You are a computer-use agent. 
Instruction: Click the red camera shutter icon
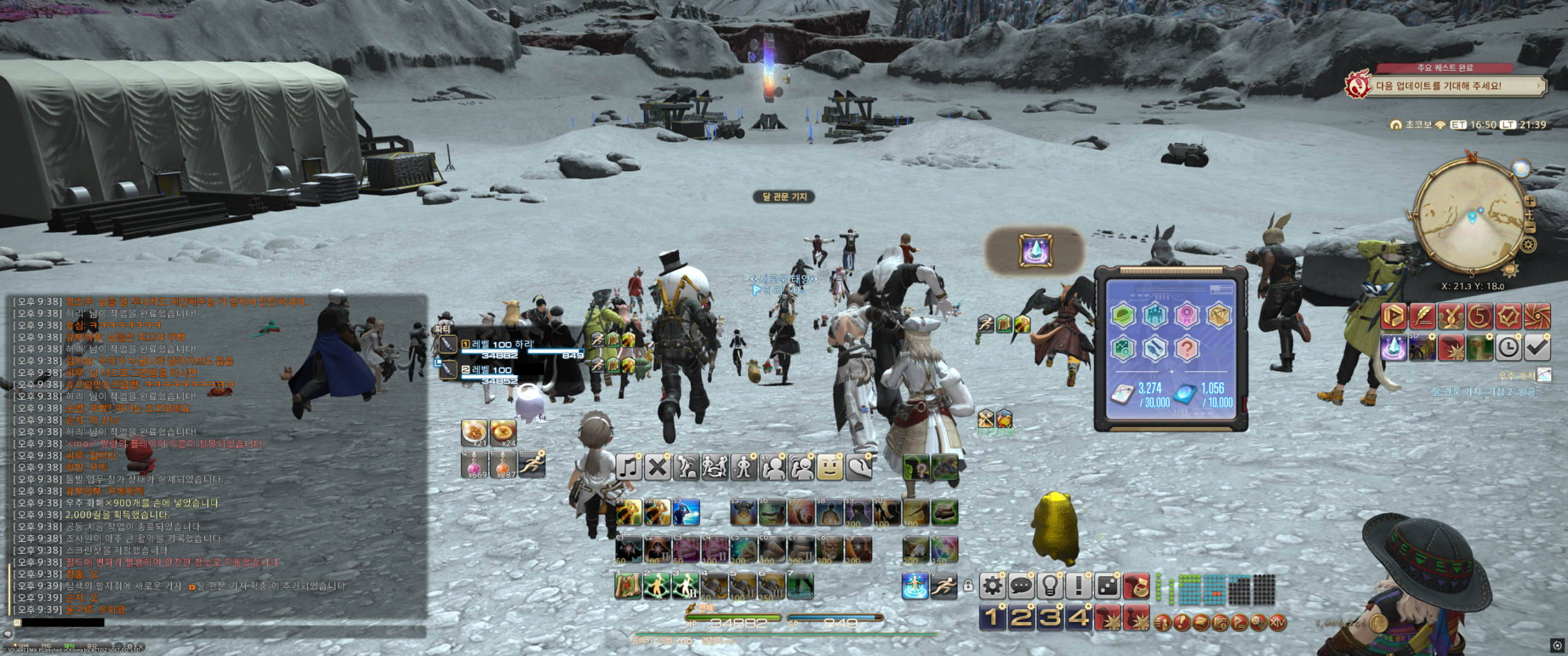[x=1537, y=316]
